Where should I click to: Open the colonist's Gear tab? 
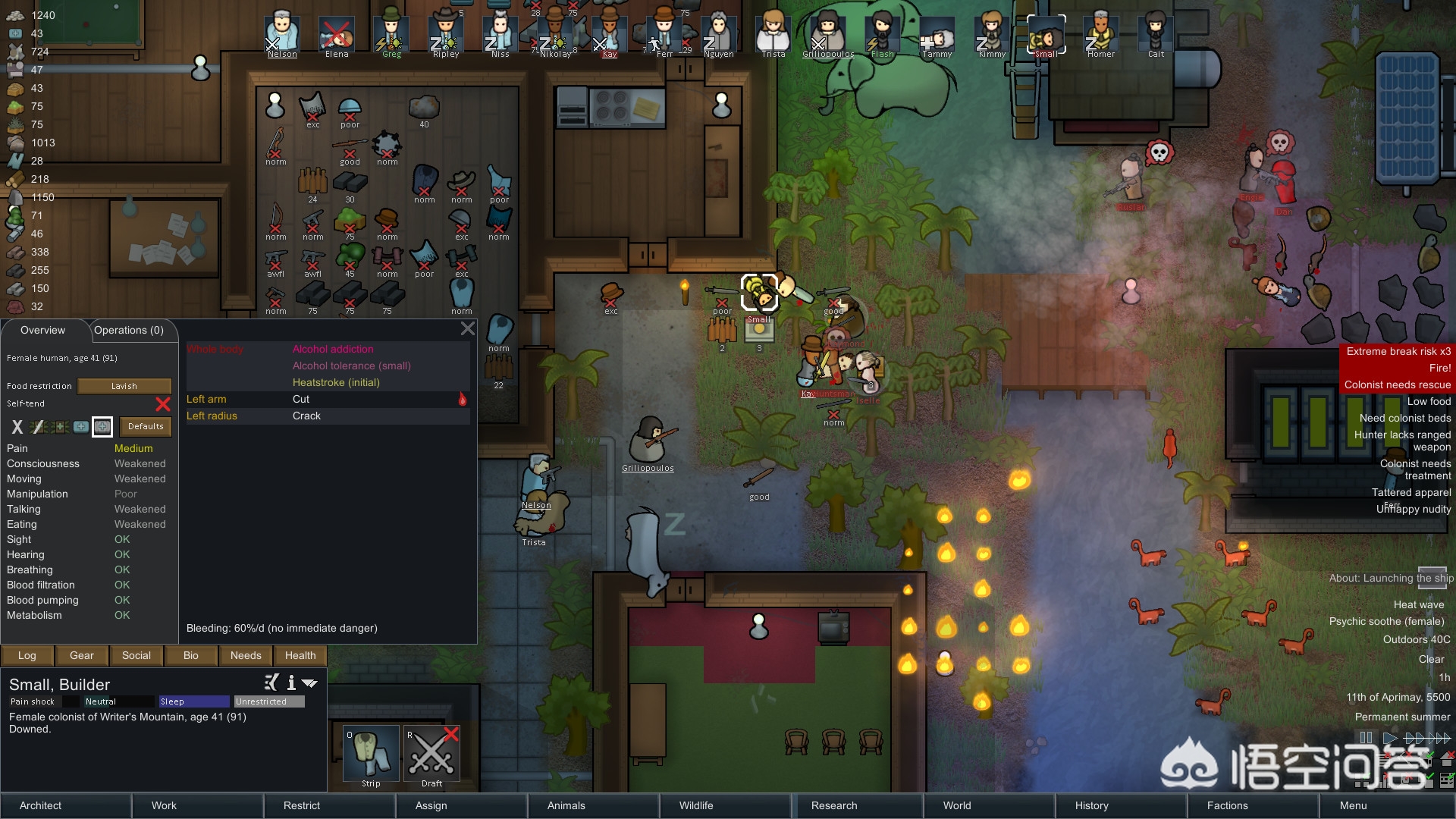[82, 655]
